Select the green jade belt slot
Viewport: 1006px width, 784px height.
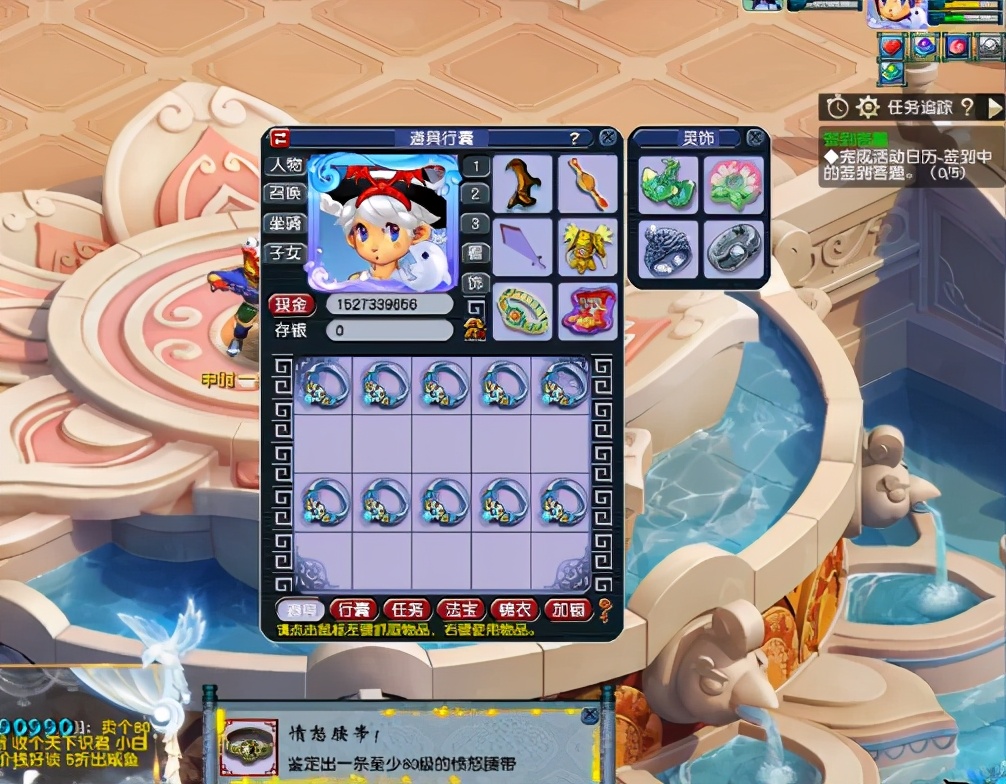521,310
